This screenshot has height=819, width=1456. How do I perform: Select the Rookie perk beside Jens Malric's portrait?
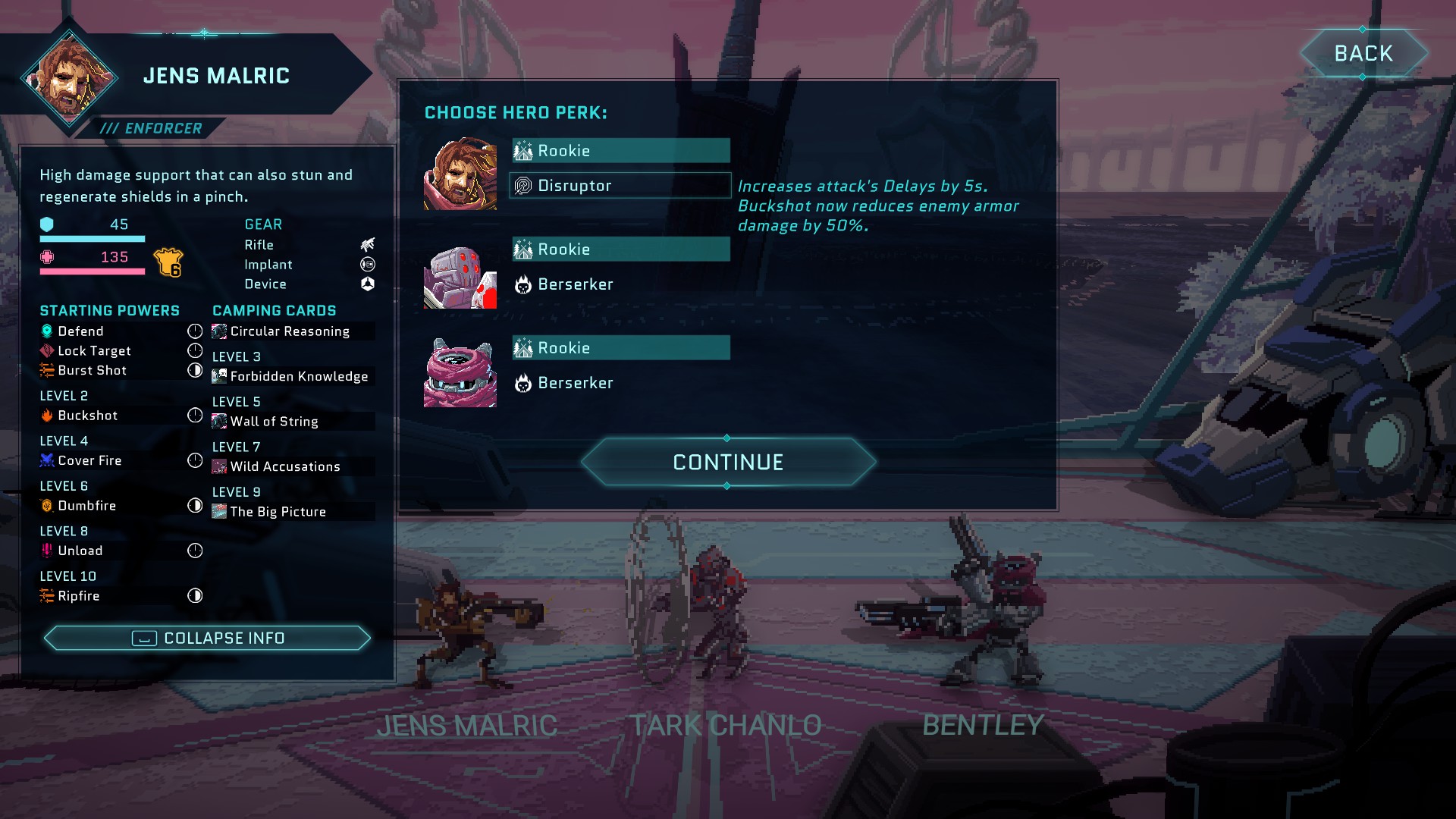[620, 151]
